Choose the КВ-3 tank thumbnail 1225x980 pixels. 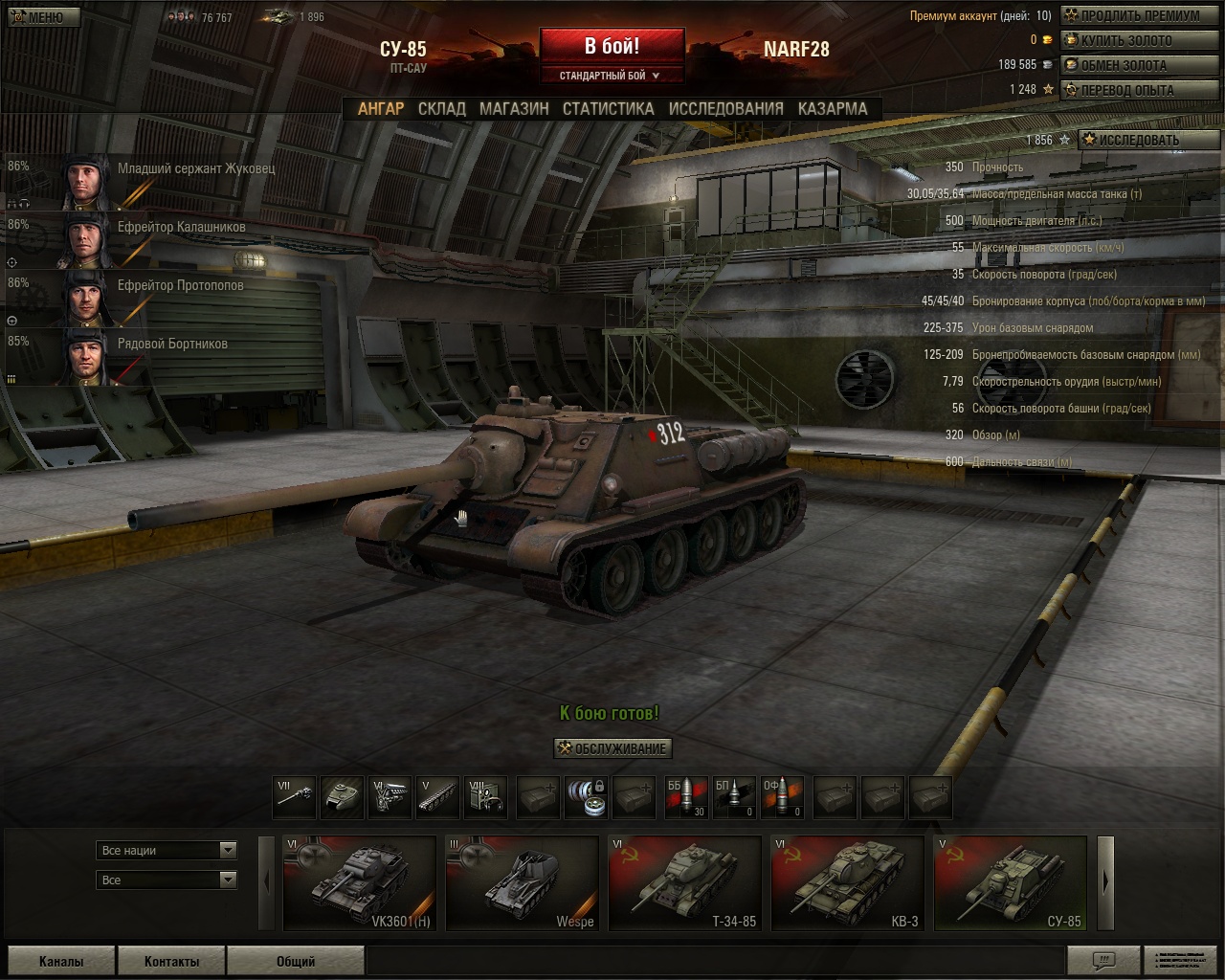[847, 882]
